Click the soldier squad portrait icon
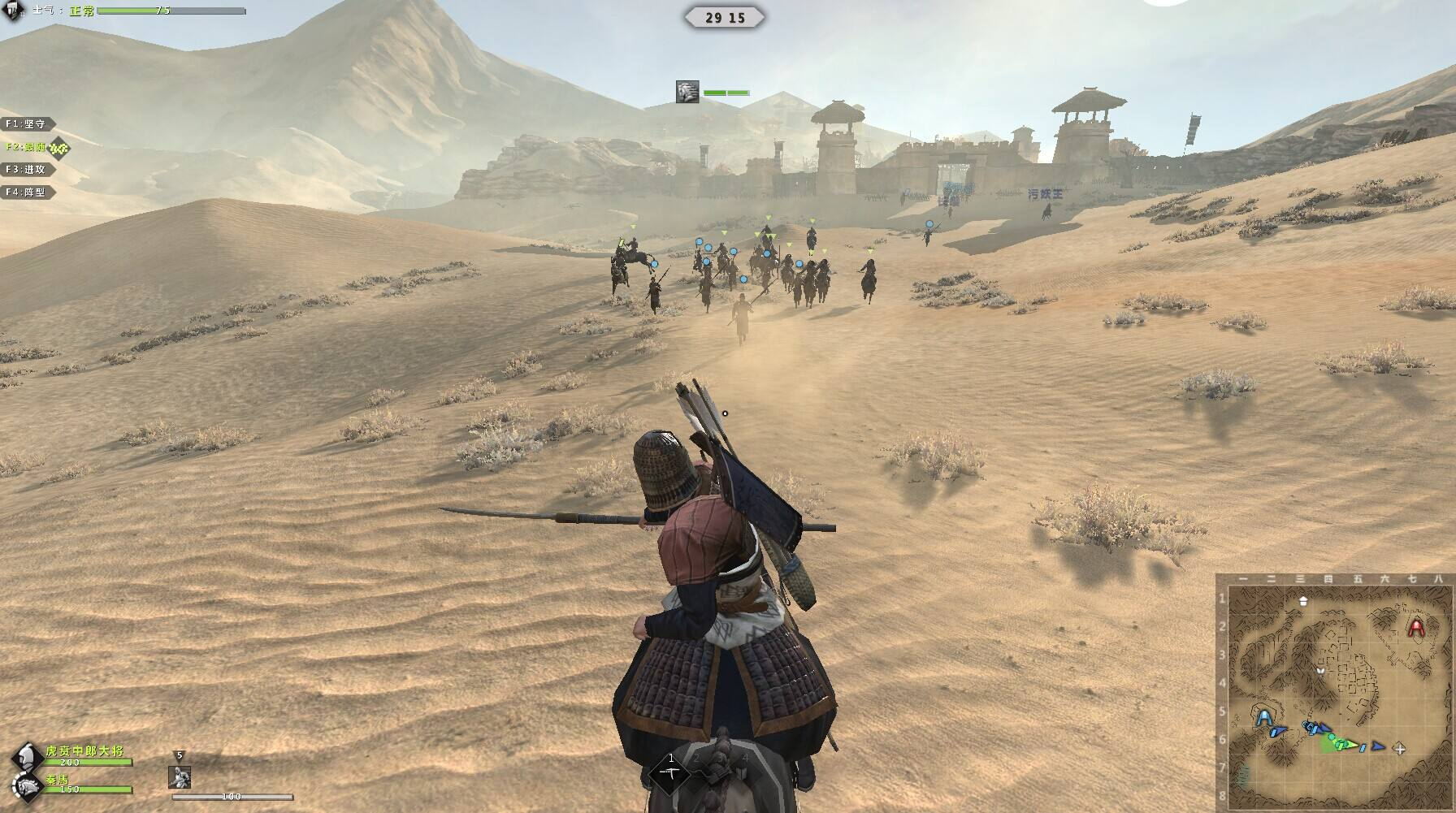Image resolution: width=1456 pixels, height=813 pixels. [x=180, y=776]
